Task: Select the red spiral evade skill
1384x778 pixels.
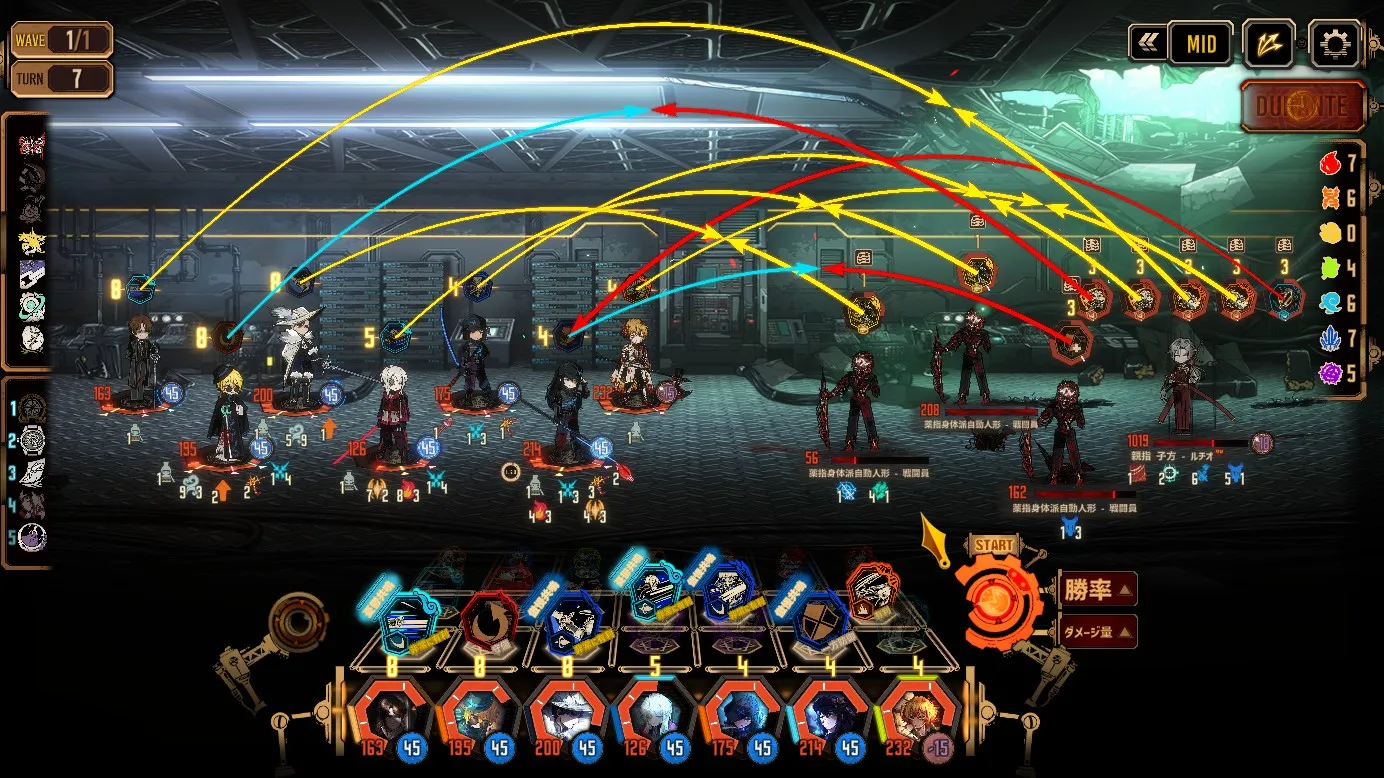Action: tap(490, 620)
